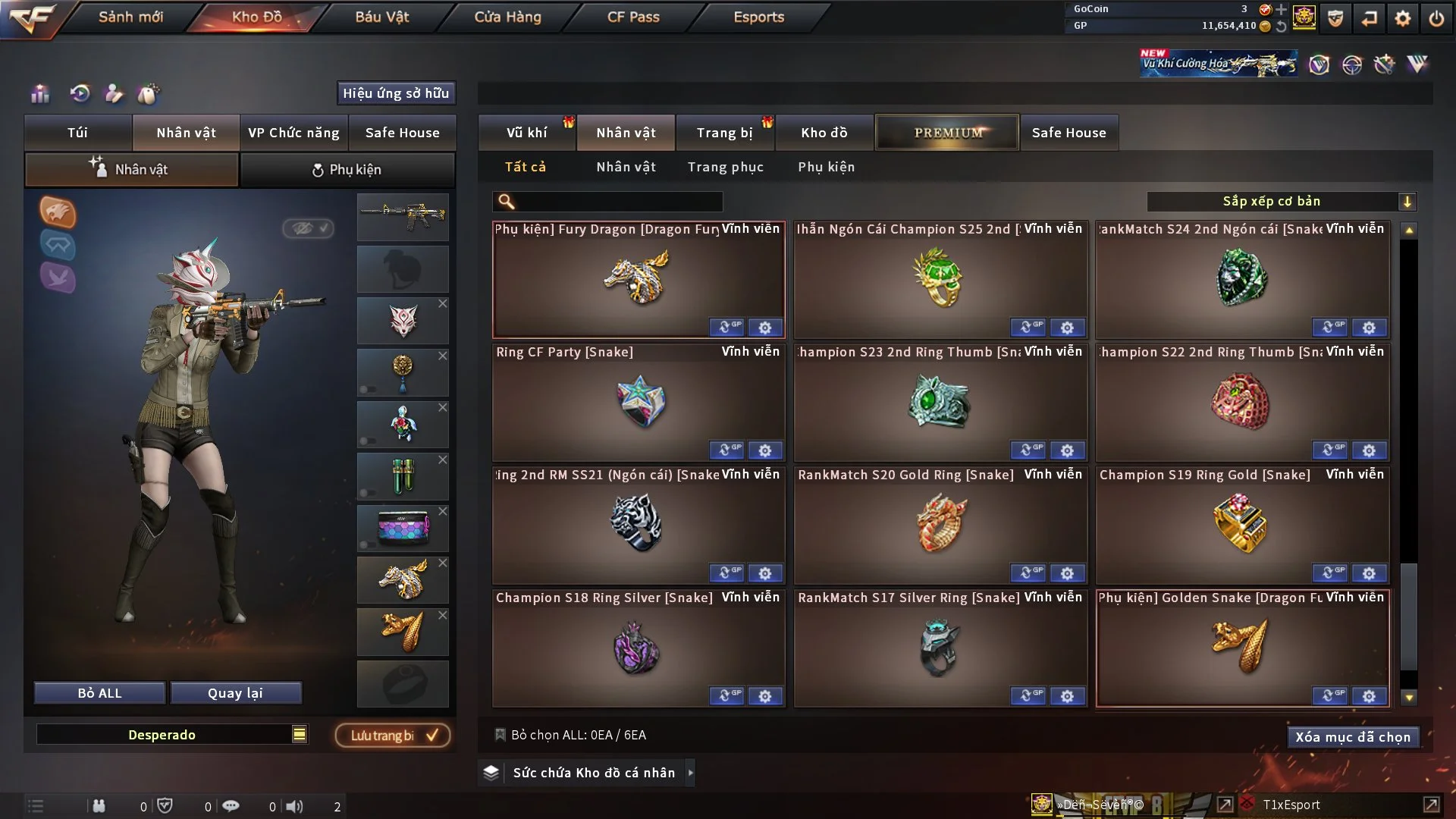
Task: Select the RankMatch S20 Gold Ring
Action: pos(940,525)
